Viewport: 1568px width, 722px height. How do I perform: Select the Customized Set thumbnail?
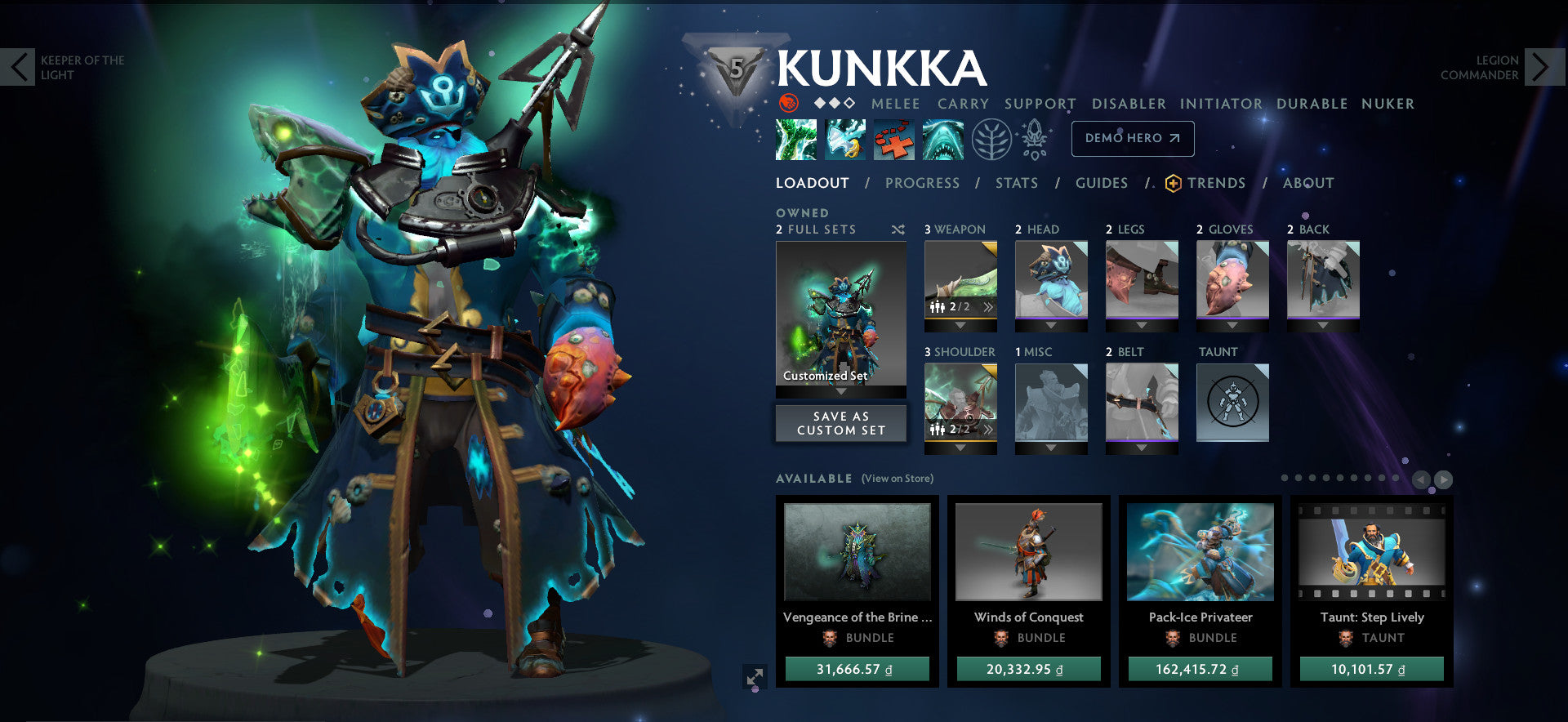click(x=840, y=314)
